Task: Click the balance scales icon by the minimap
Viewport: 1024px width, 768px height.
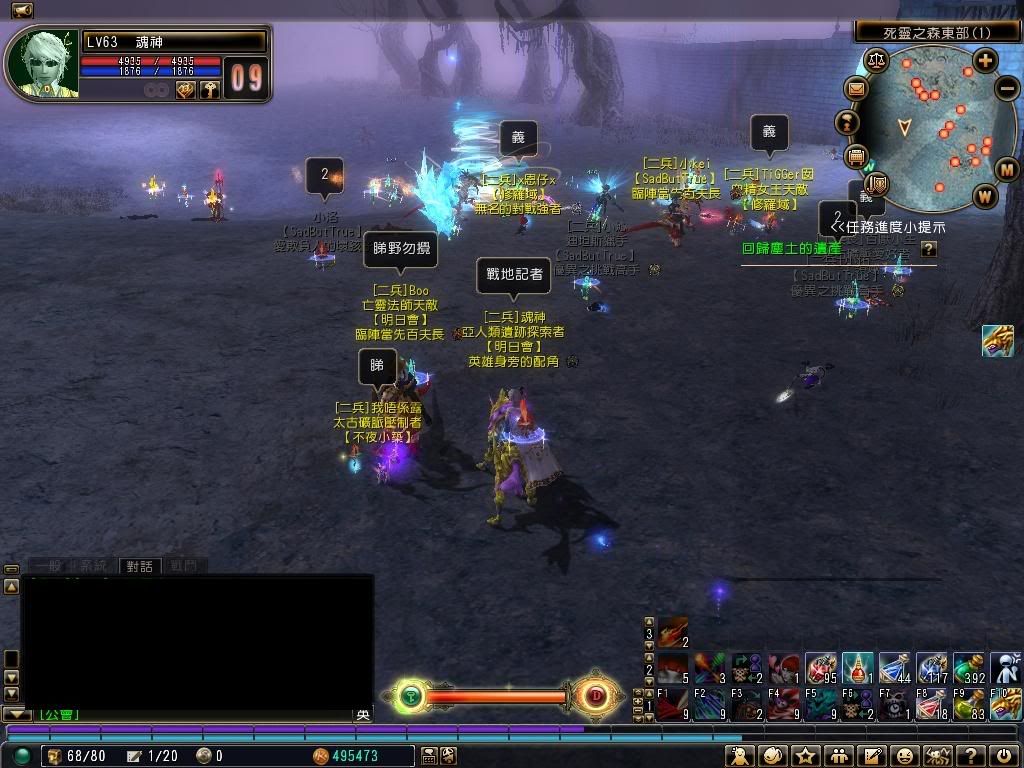Action: point(877,60)
